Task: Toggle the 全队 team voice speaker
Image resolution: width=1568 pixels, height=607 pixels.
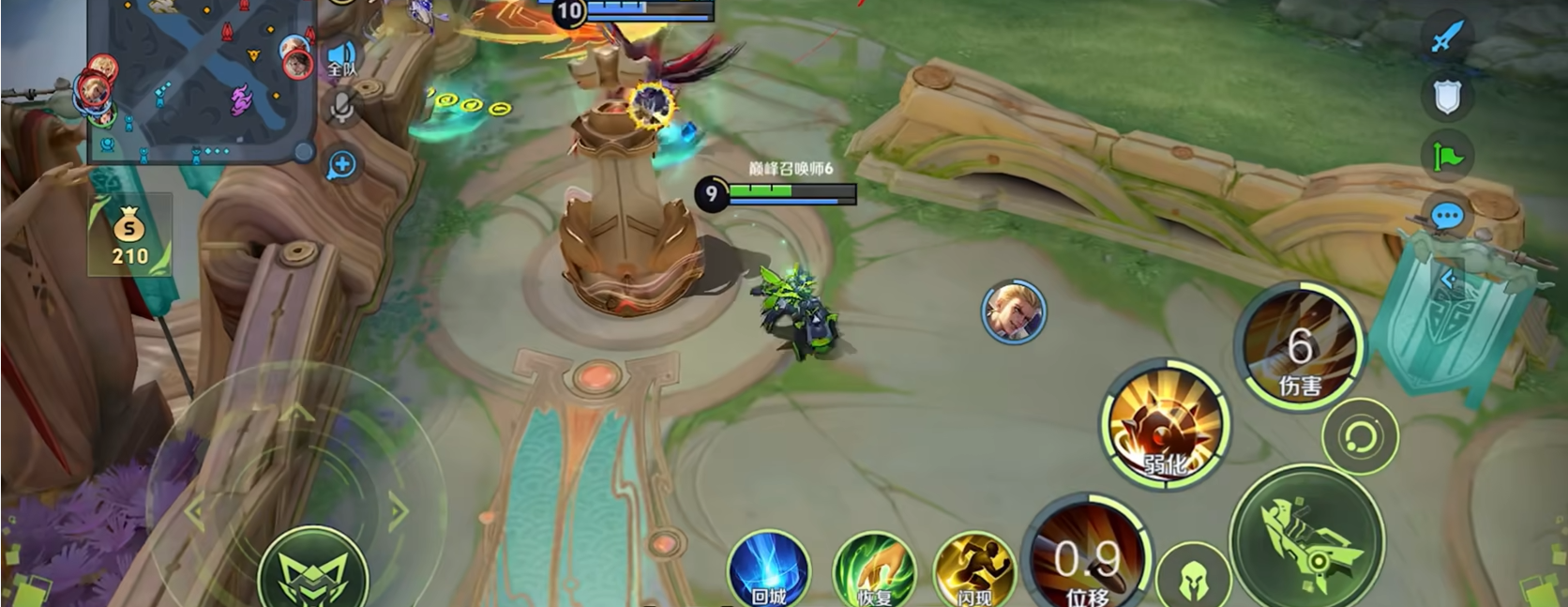Action: (342, 58)
